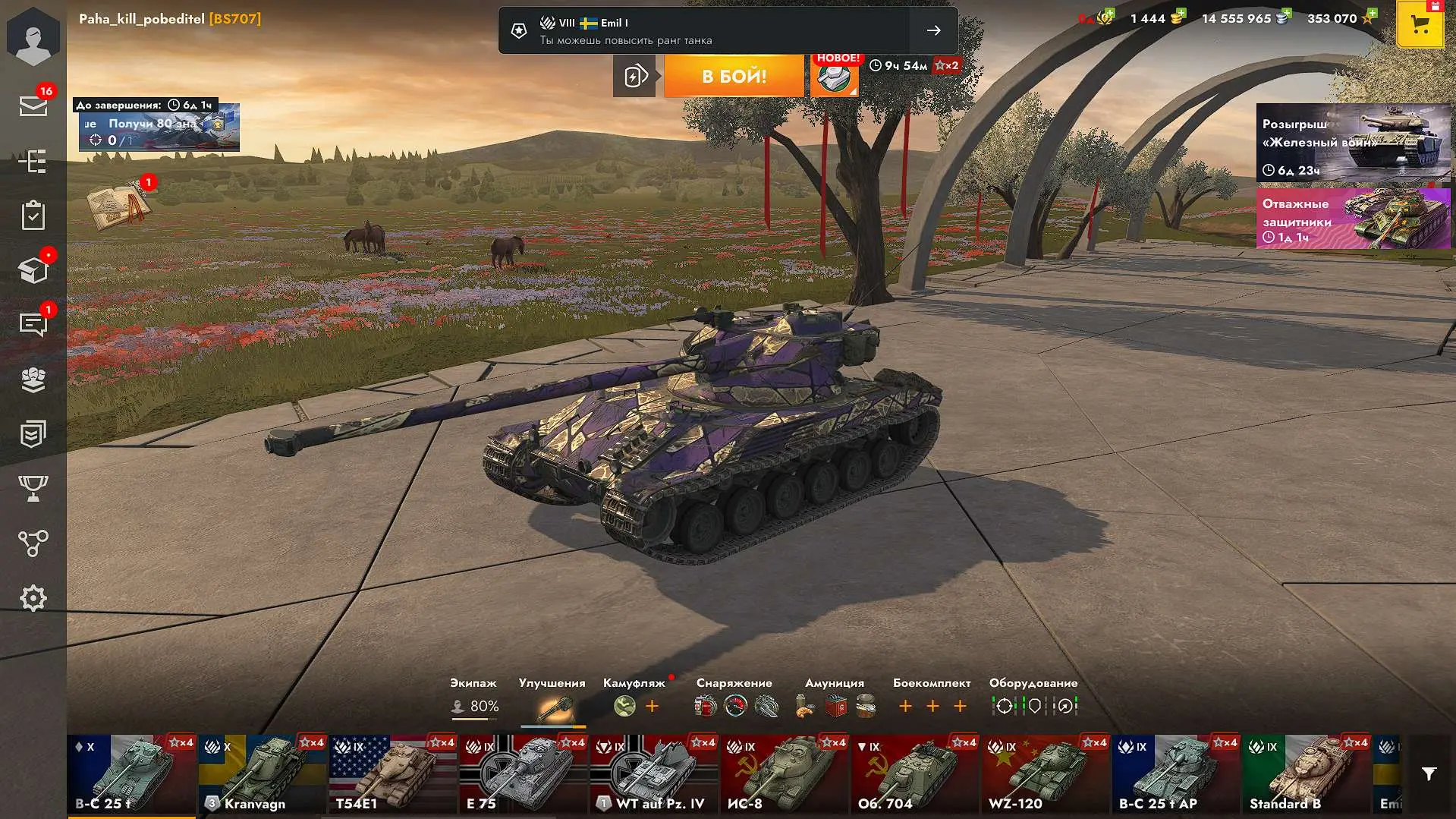Pick the WT auf Pz. IV tank

tap(654, 774)
